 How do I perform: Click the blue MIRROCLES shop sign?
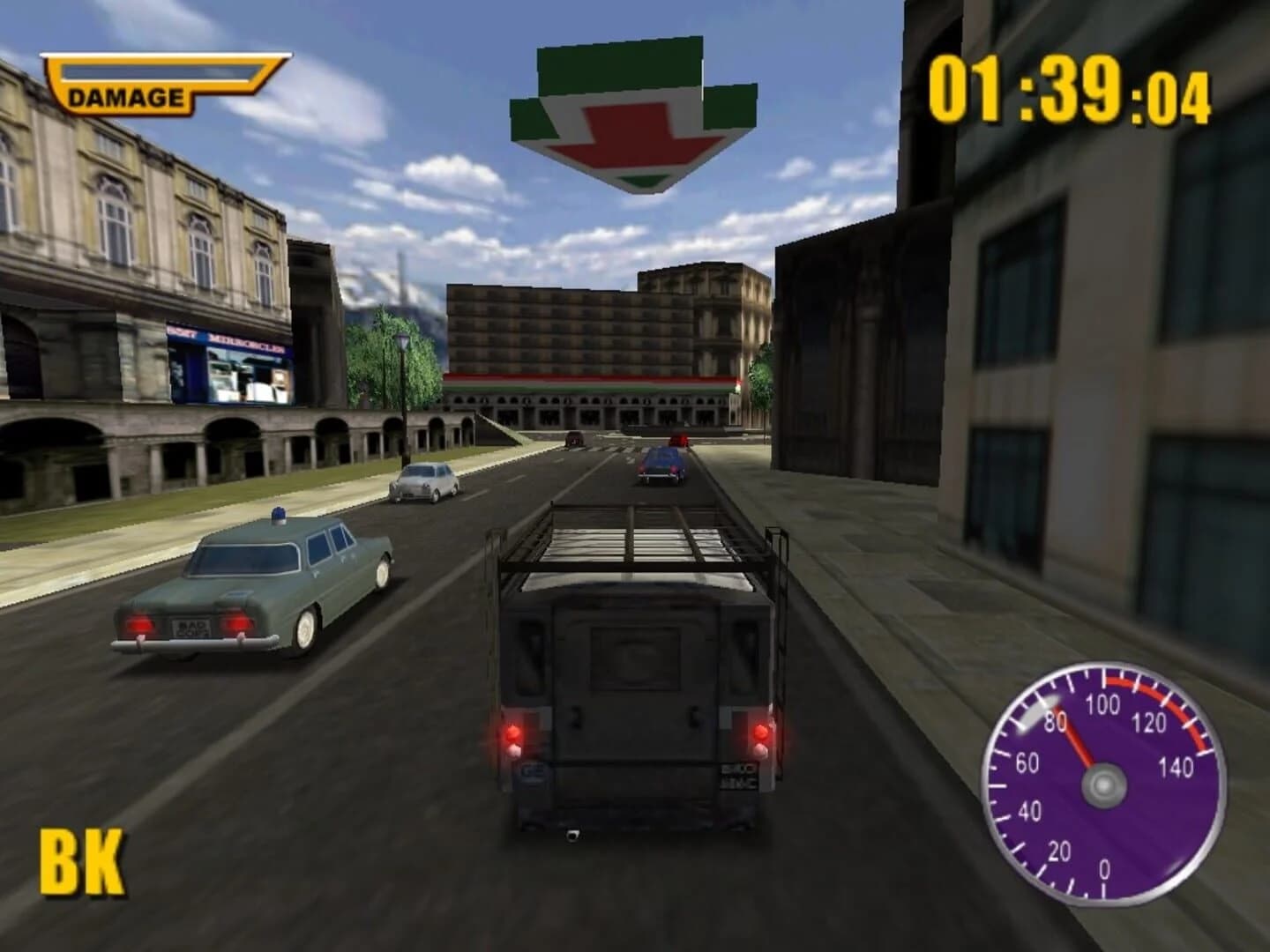[228, 339]
